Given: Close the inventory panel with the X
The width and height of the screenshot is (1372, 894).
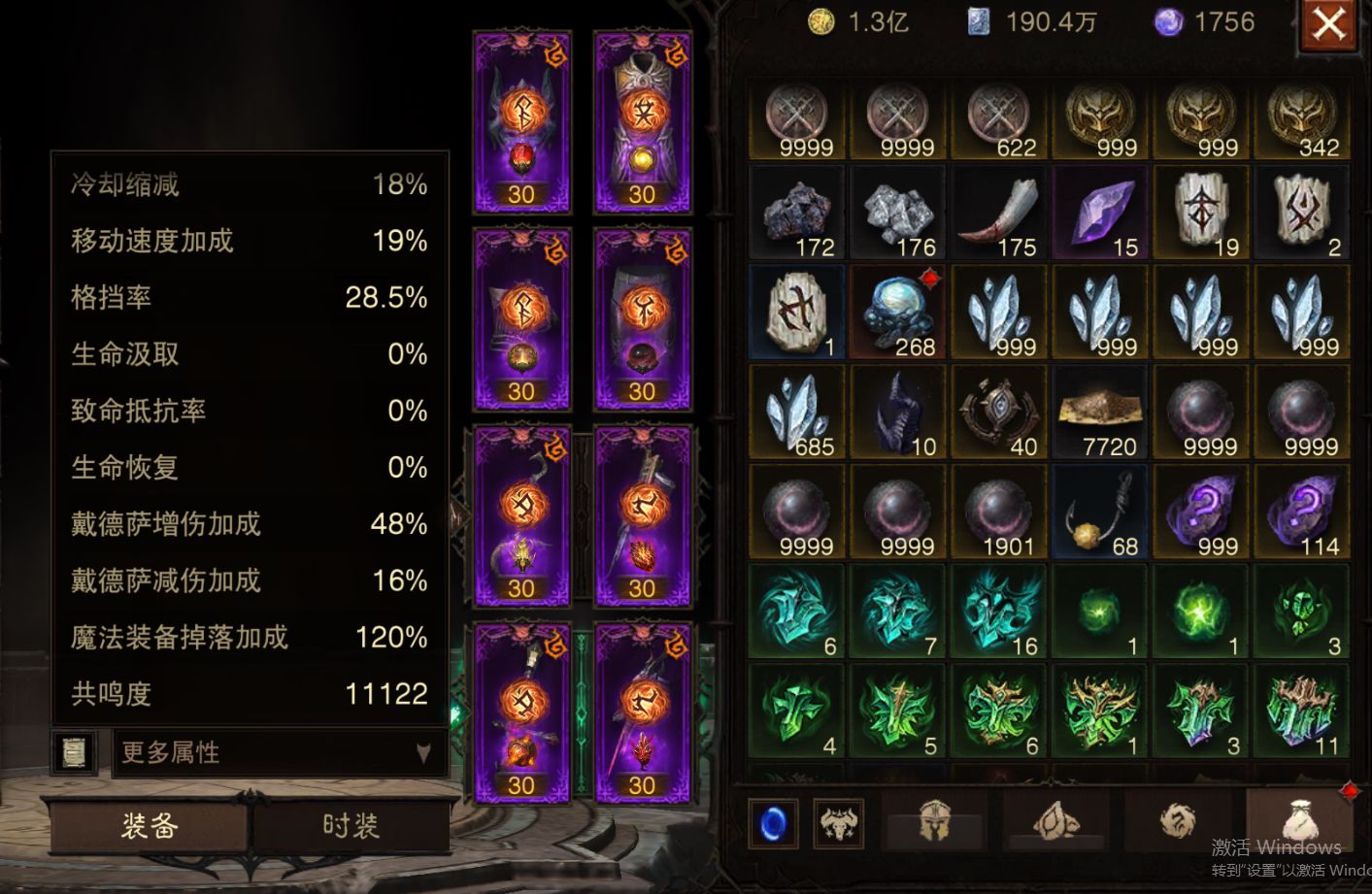Looking at the screenshot, I should coord(1328,24).
